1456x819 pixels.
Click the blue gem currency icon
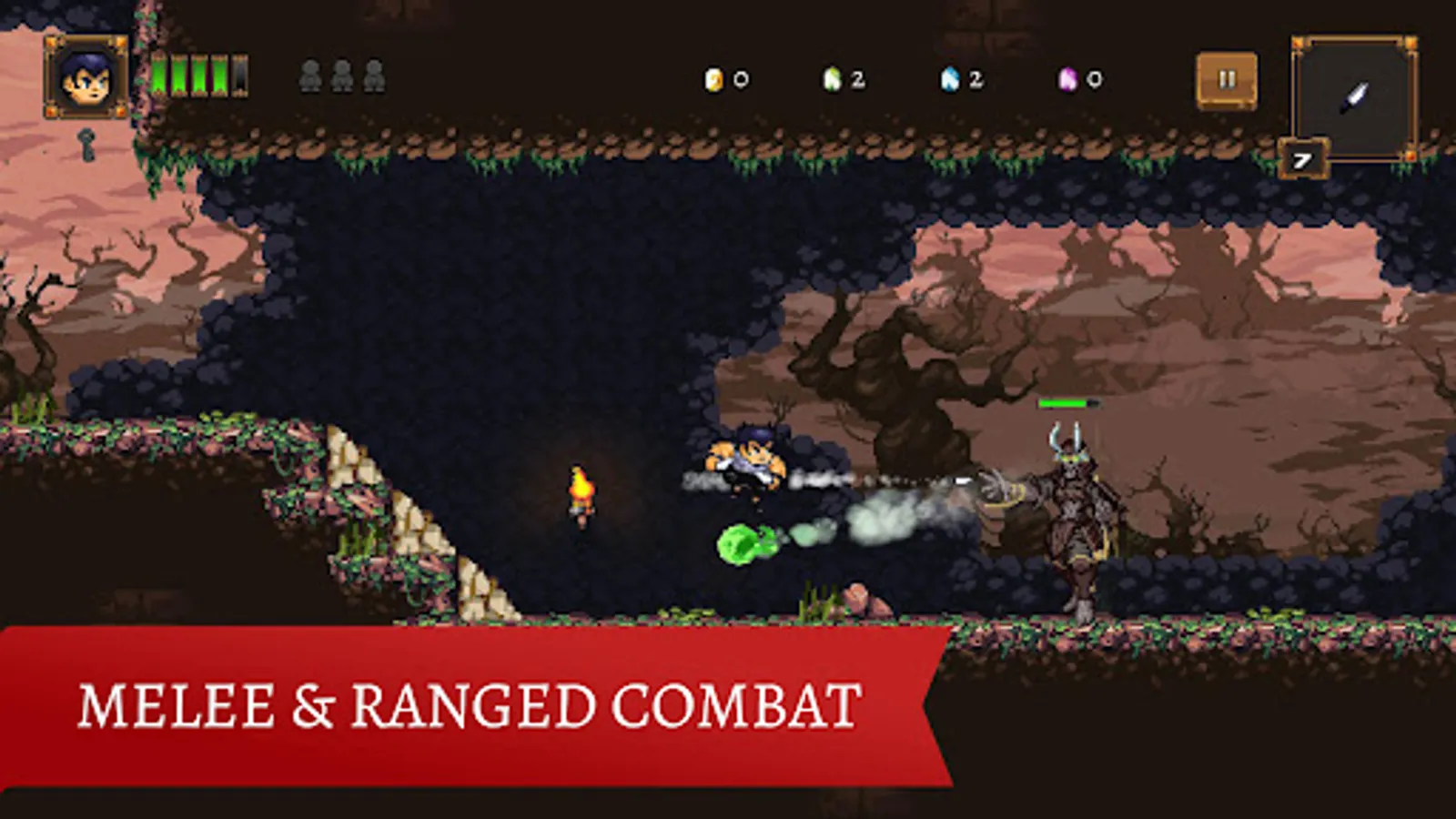click(952, 78)
